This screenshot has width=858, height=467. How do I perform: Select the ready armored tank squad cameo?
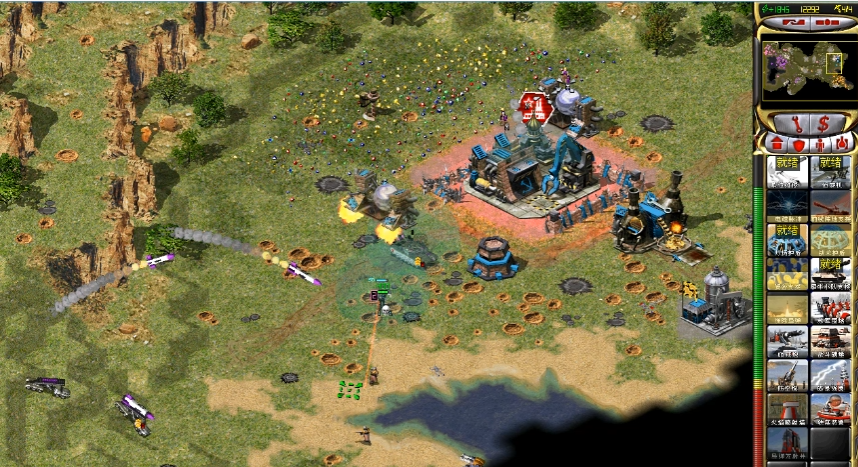[830, 273]
